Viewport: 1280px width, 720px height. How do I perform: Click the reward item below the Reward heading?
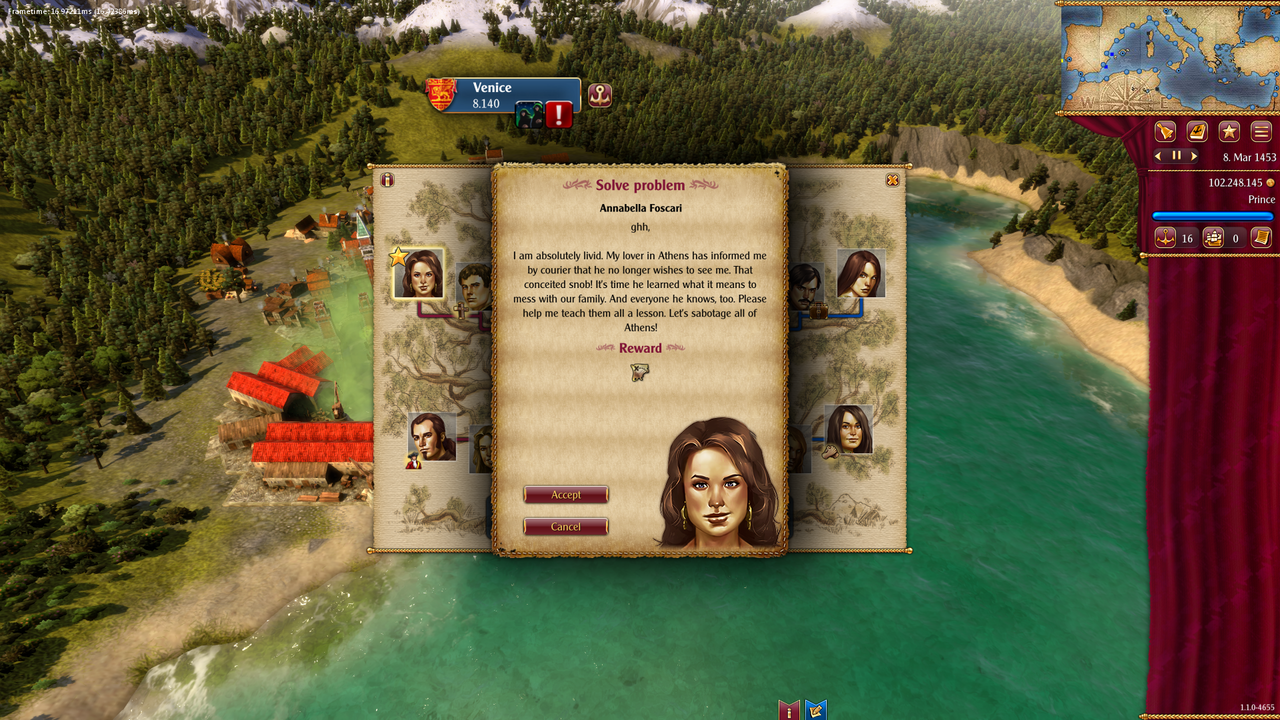641,371
